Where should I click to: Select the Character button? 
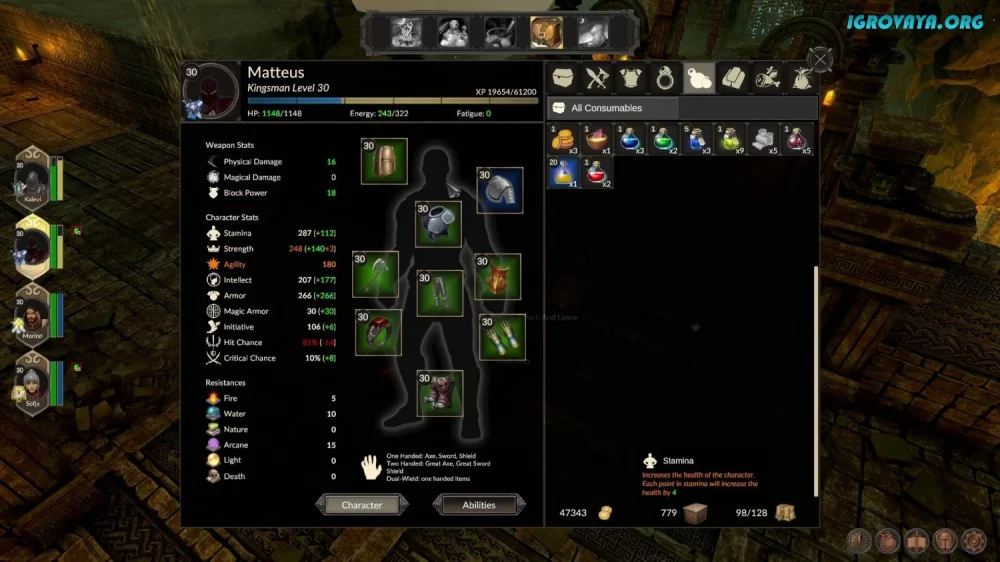[x=362, y=505]
